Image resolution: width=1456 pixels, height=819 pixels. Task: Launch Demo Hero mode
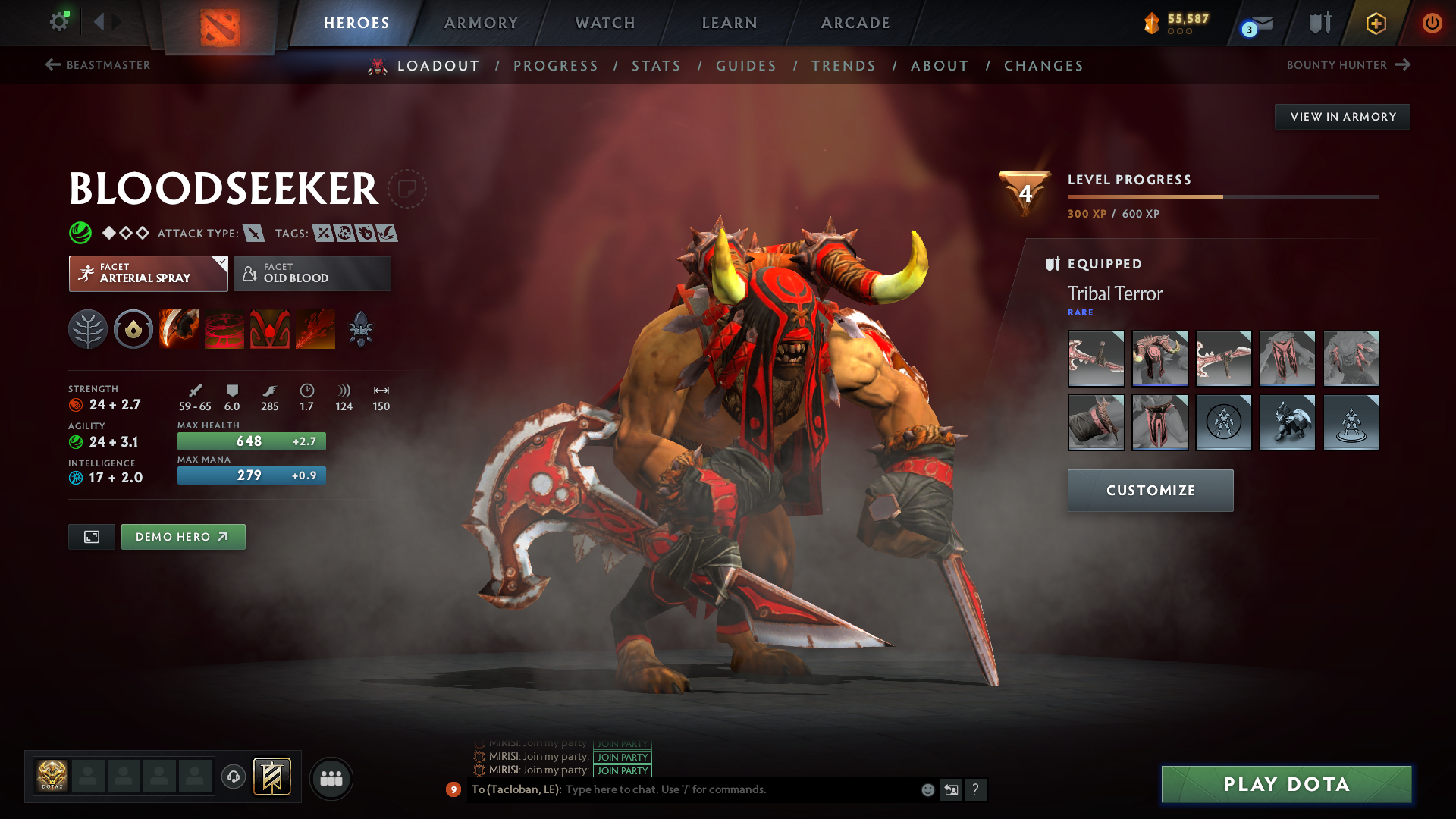(x=183, y=537)
